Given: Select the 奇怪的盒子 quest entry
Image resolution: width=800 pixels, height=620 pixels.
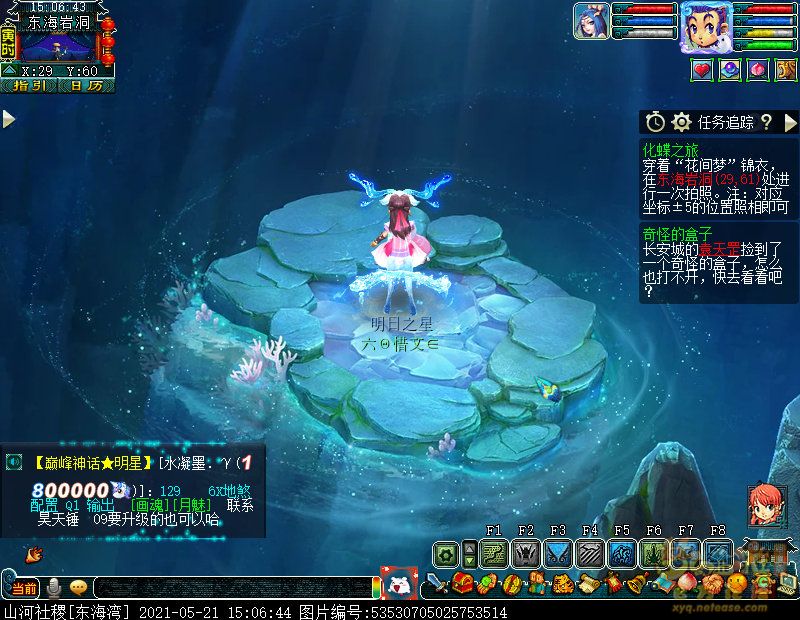Looking at the screenshot, I should point(678,234).
